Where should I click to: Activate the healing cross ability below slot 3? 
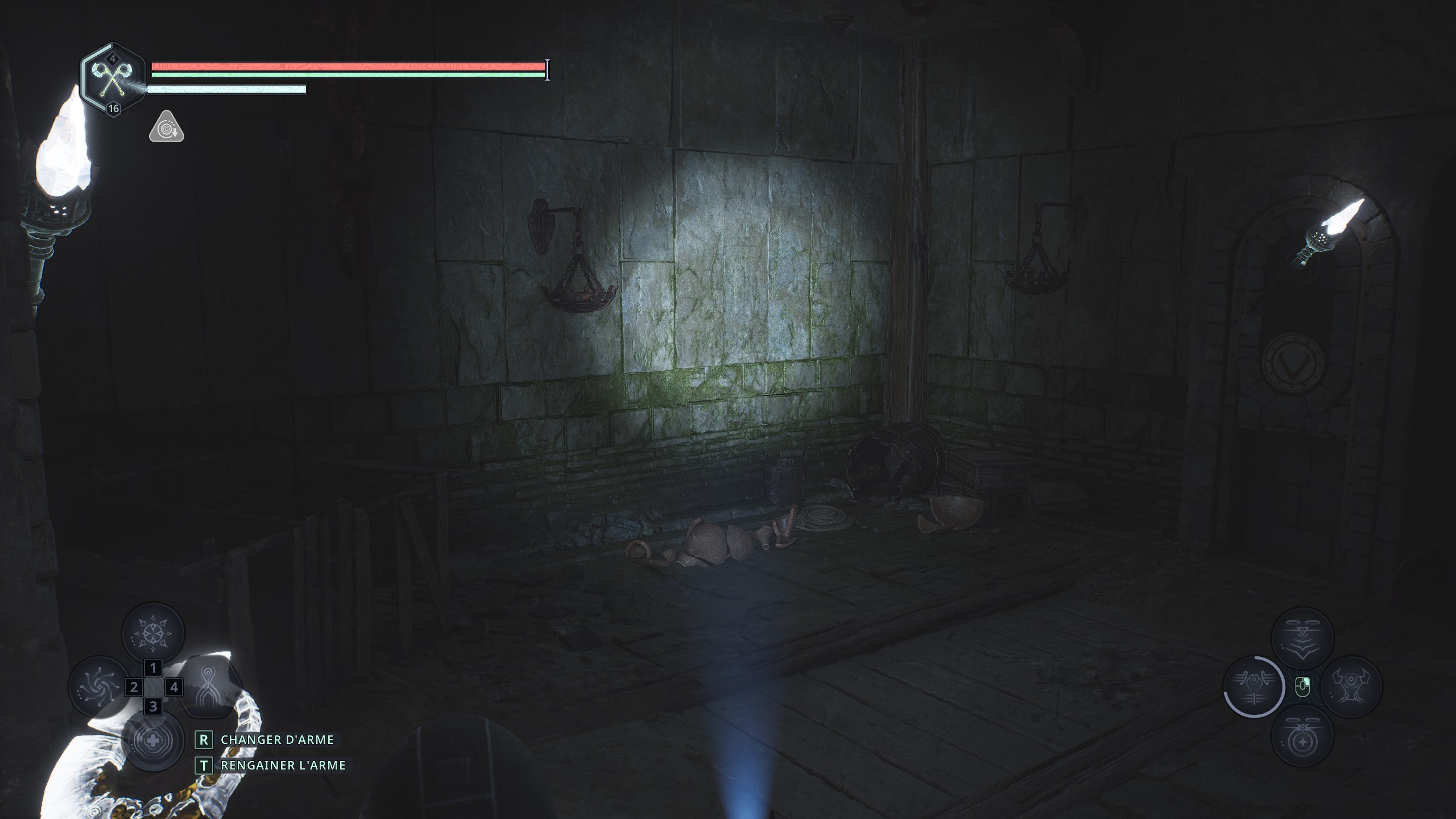(x=153, y=741)
